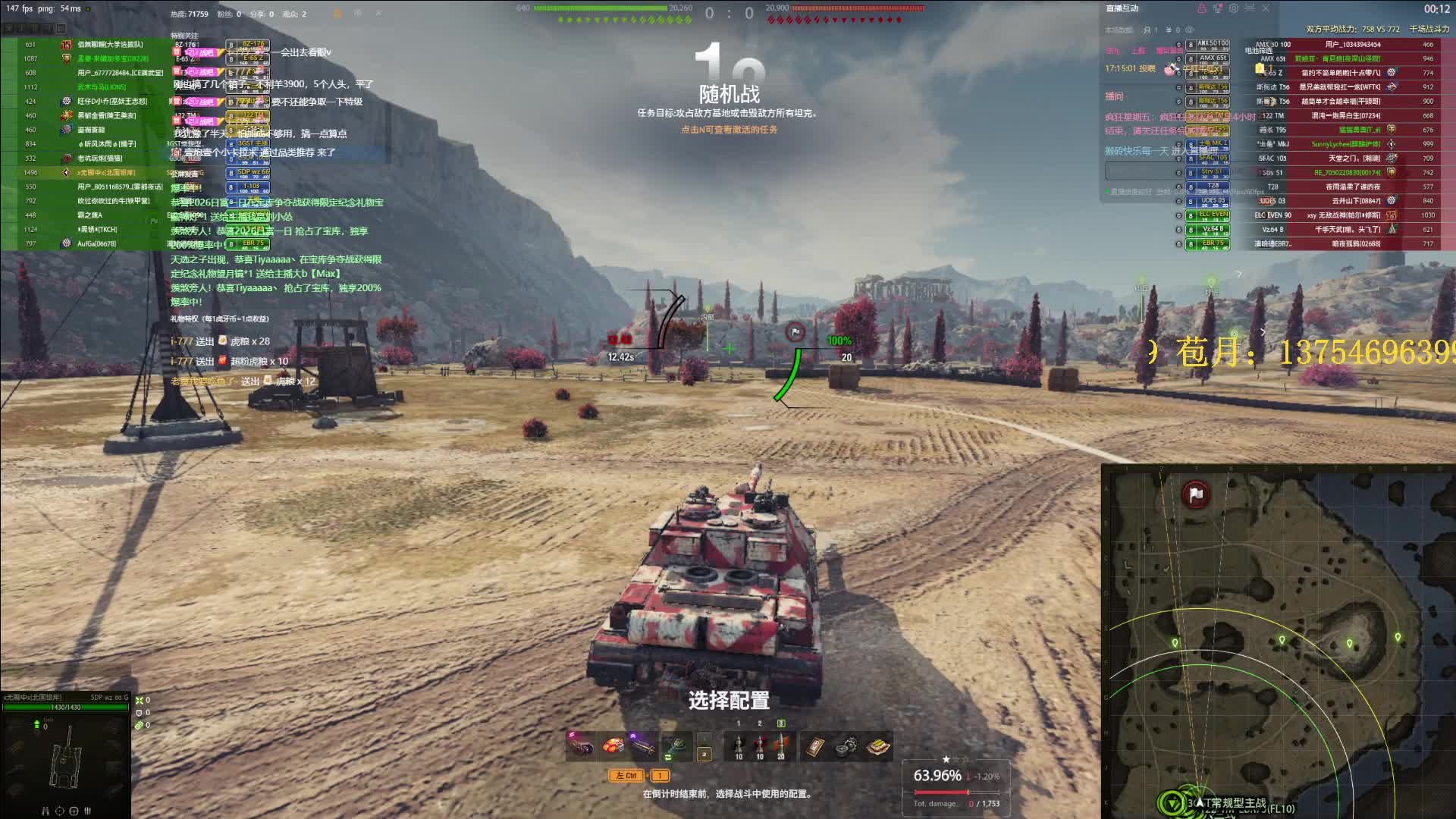Viewport: 1456px width, 819px height.
Task: Pick the pink-marked gun equipment slot
Action: pyautogui.click(x=582, y=746)
